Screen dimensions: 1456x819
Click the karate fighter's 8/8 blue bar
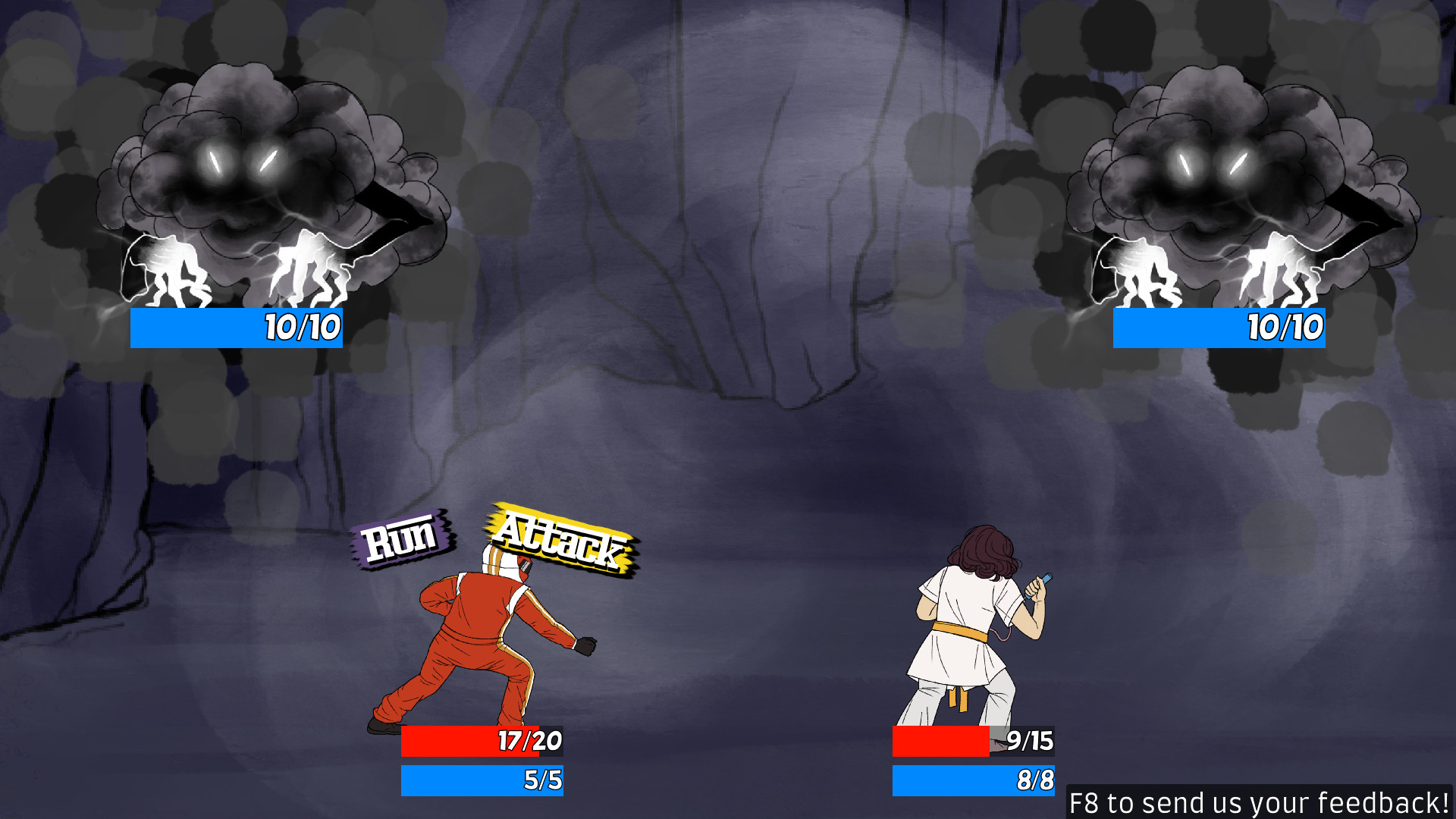[974, 779]
